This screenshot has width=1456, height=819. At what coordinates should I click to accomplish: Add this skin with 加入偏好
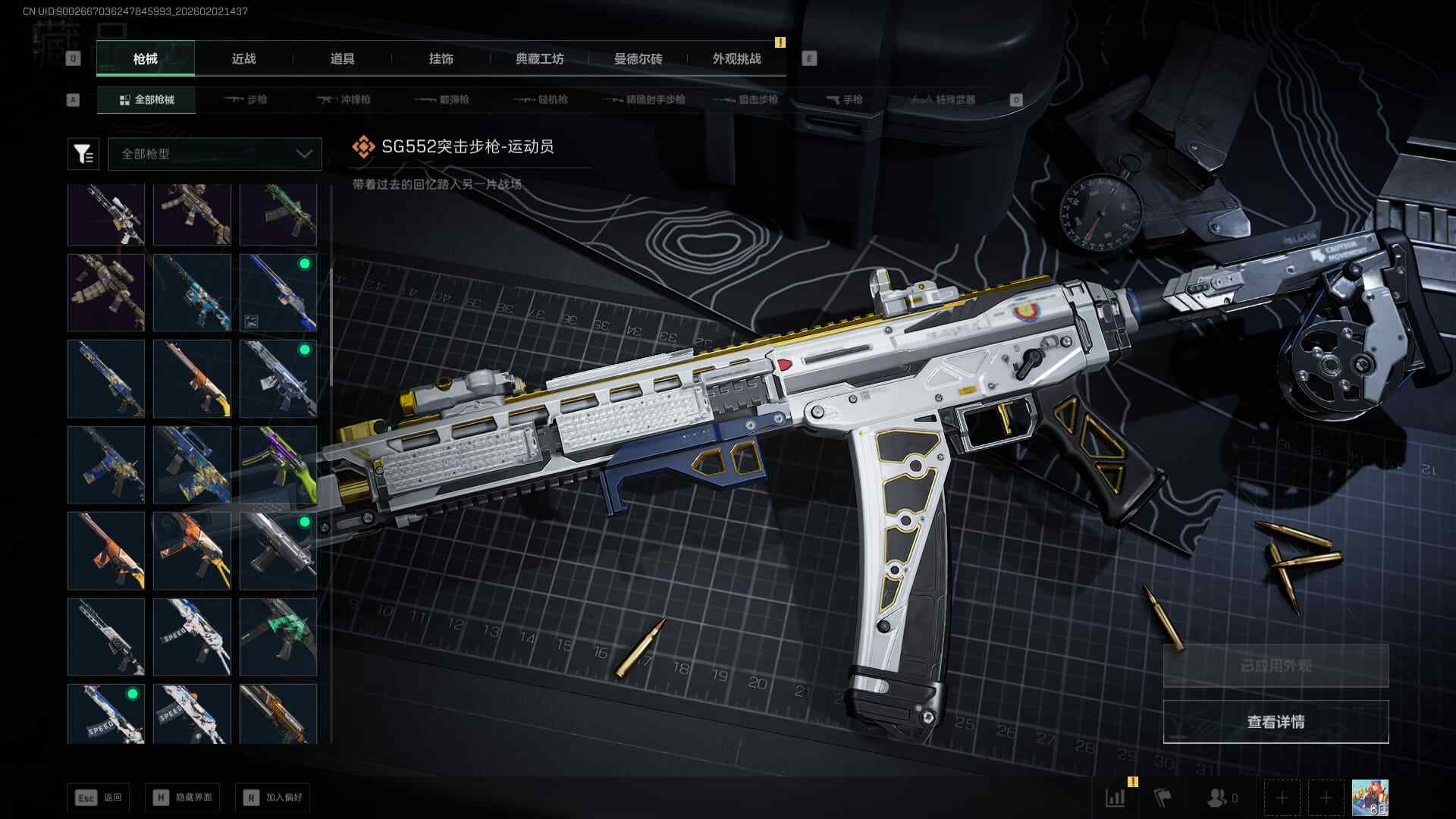pyautogui.click(x=274, y=798)
